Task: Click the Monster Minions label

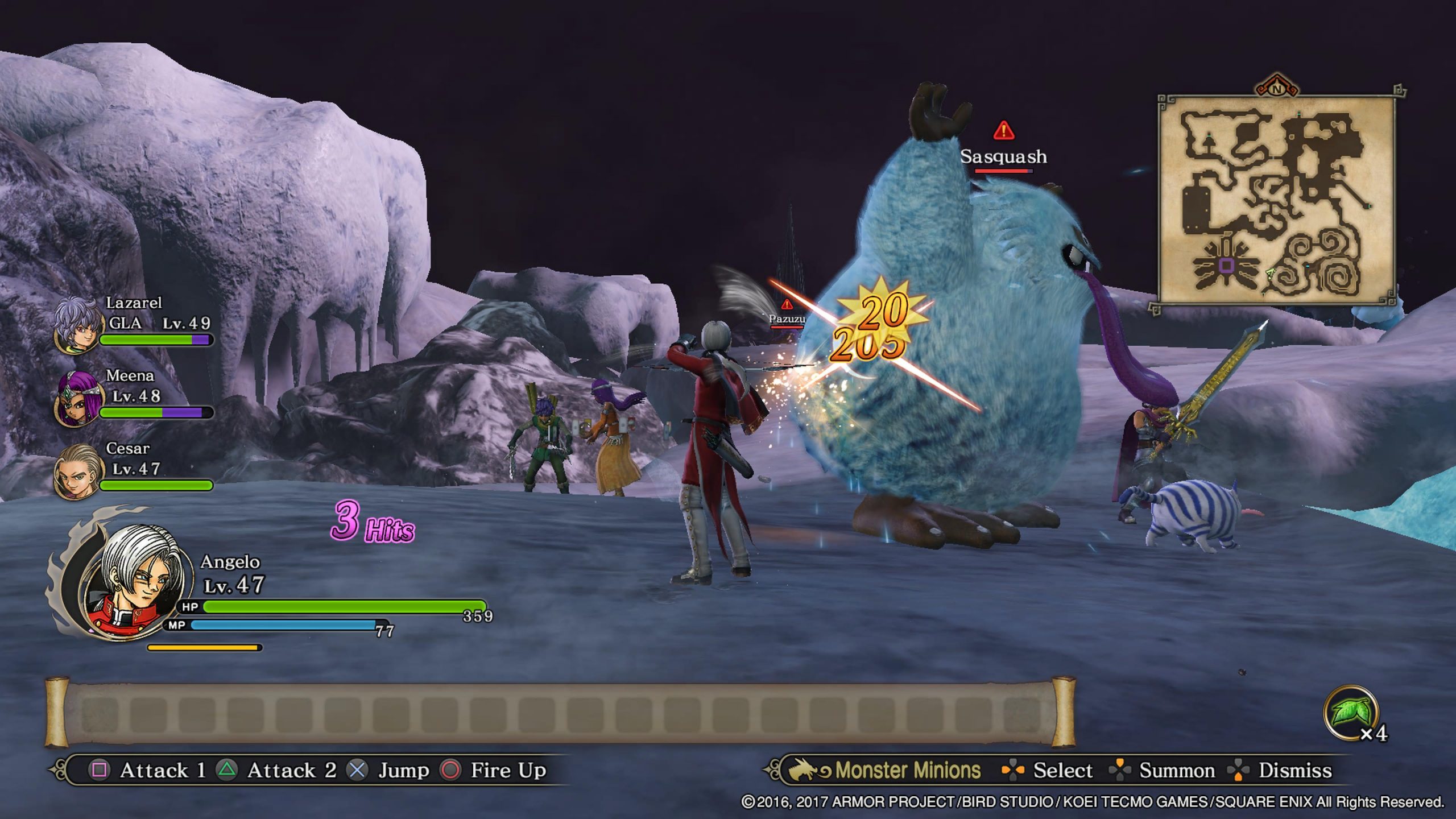Action: [907, 770]
